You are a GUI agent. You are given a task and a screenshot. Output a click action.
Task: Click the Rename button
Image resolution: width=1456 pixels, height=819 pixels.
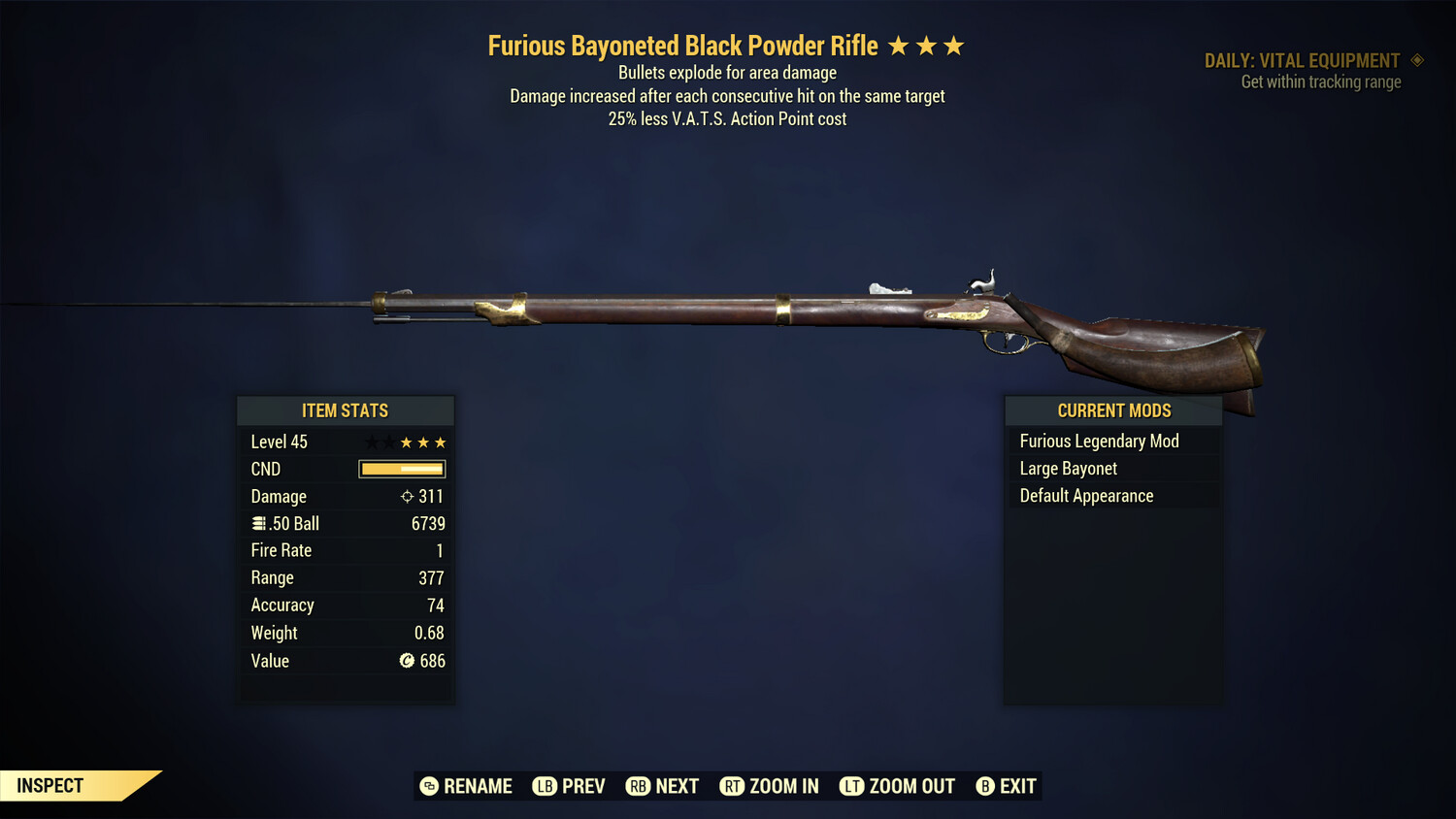tap(466, 786)
